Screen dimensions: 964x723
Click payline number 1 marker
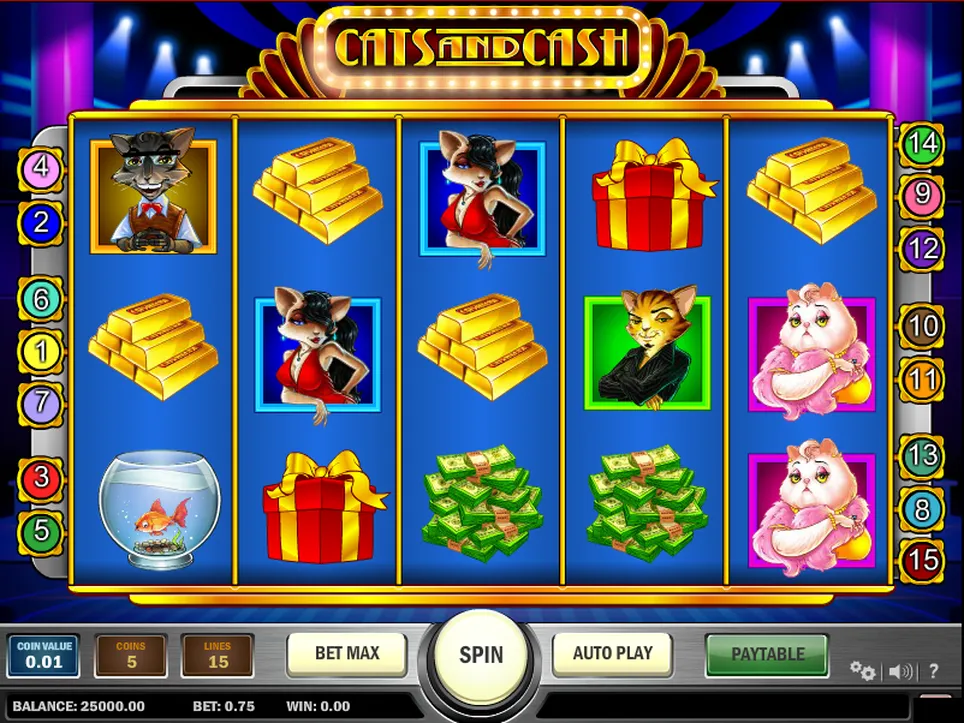tap(41, 351)
